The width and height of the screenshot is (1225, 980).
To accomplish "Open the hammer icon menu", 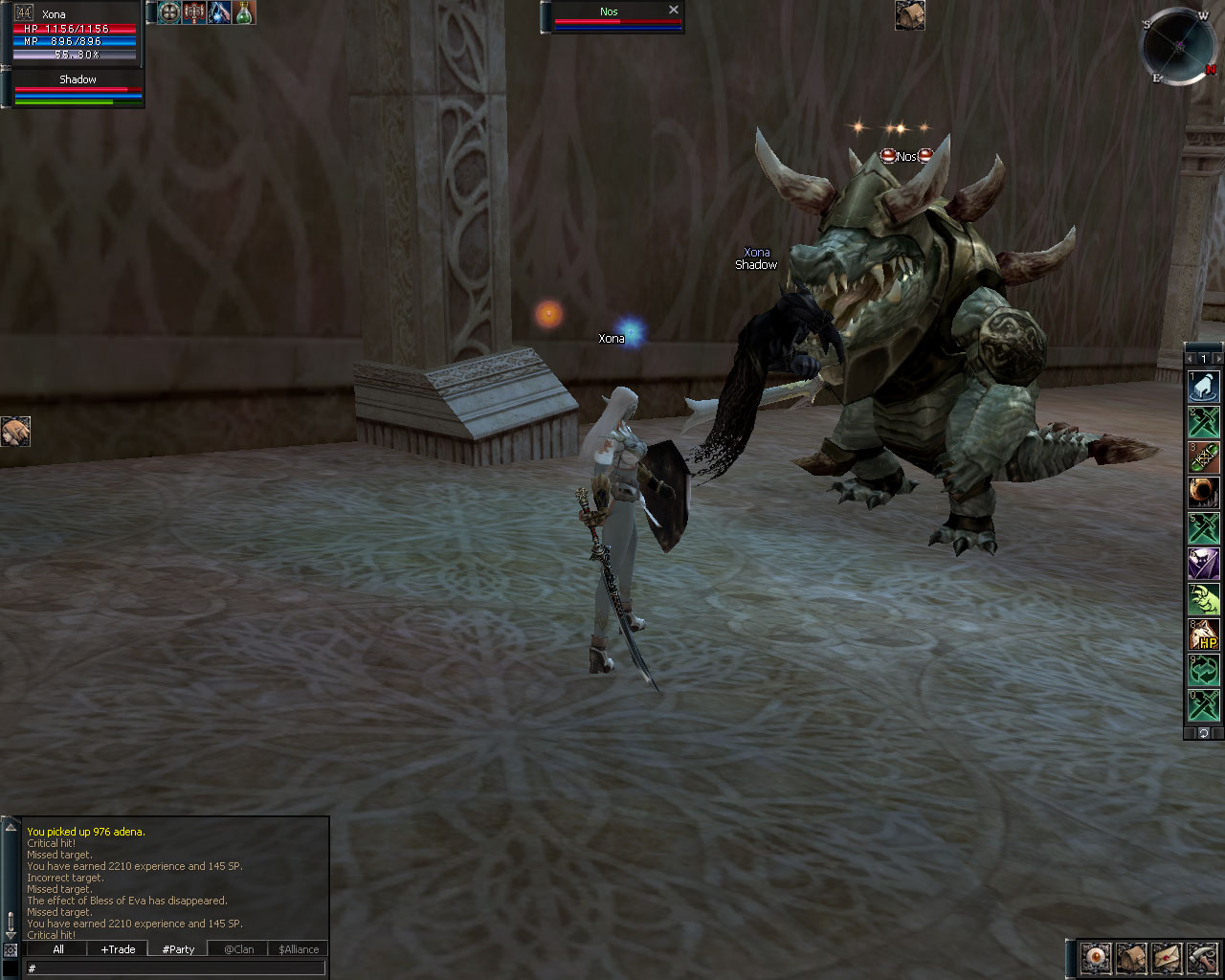I will point(1202,956).
